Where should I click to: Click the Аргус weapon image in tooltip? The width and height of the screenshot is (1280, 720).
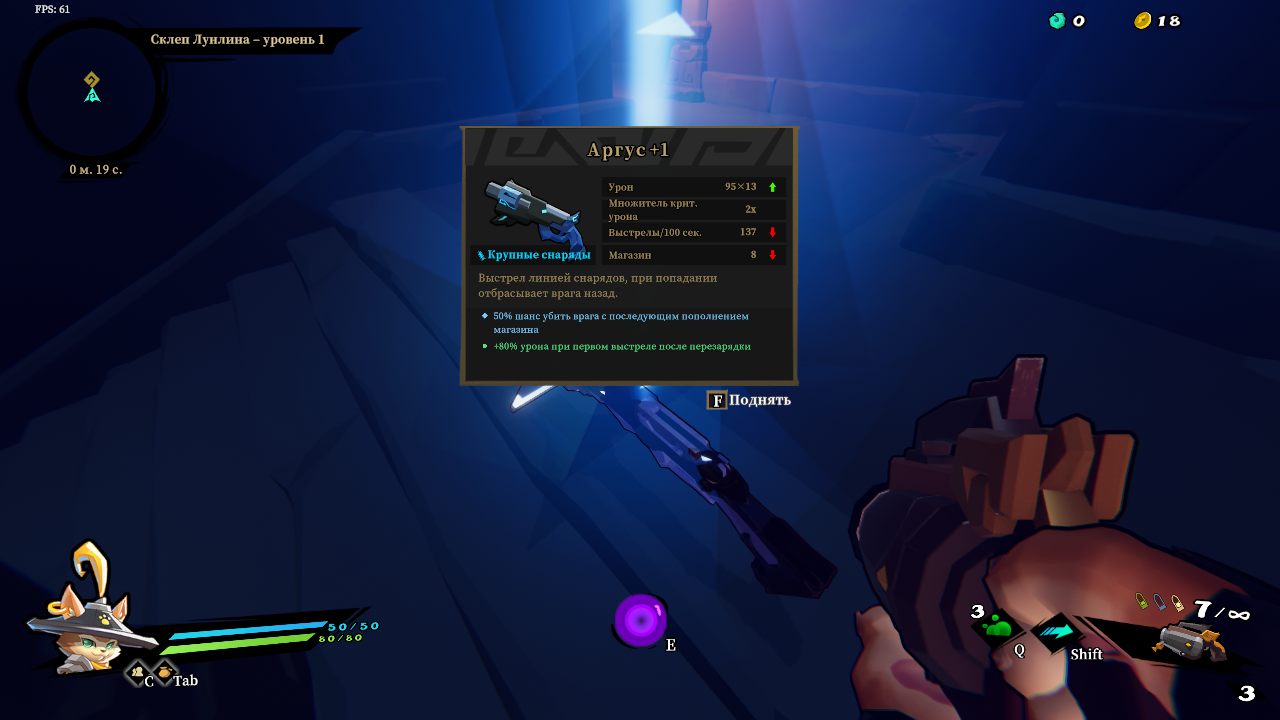pos(532,210)
